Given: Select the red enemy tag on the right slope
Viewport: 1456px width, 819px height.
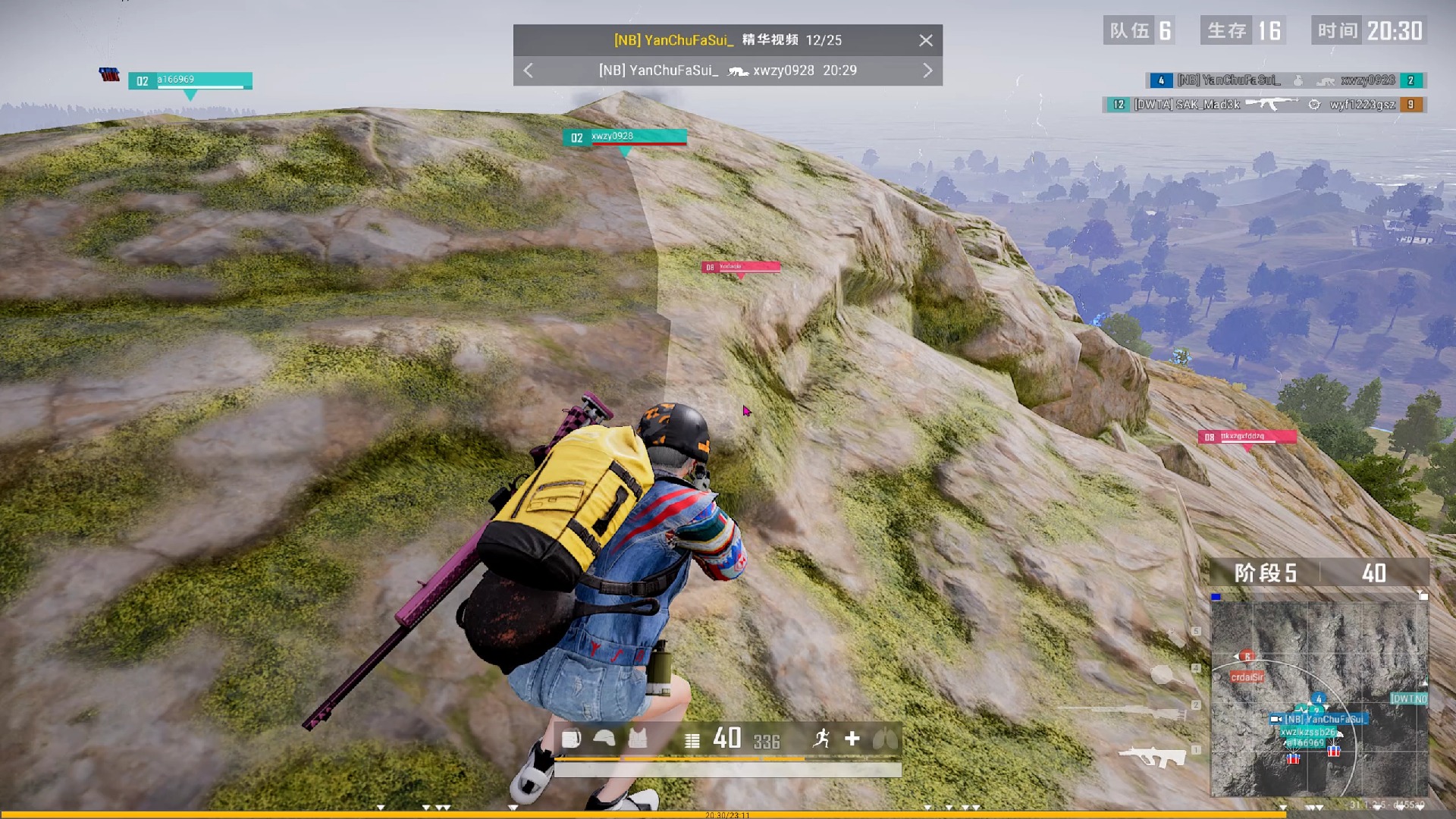Looking at the screenshot, I should tap(1247, 437).
